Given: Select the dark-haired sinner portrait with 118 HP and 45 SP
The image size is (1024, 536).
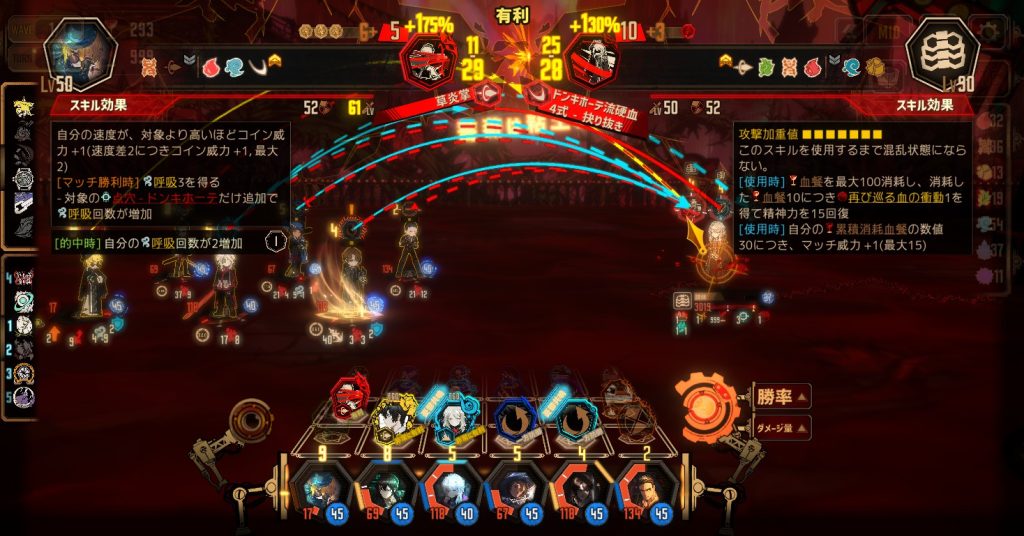Looking at the screenshot, I should pyautogui.click(x=578, y=494).
